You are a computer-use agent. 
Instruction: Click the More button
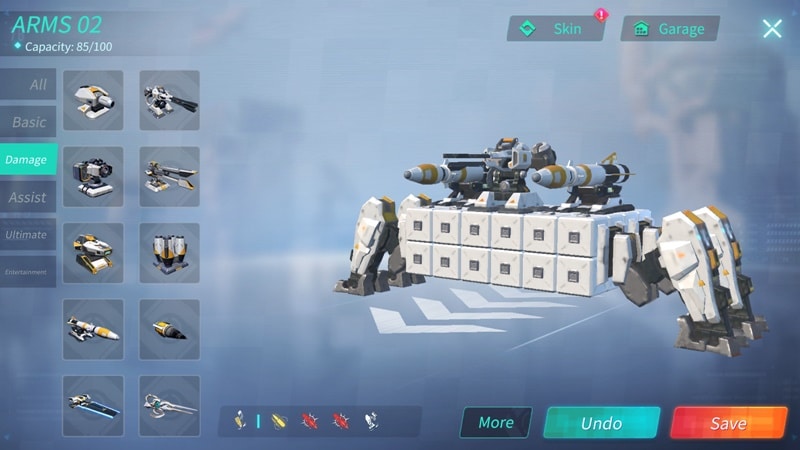[x=496, y=422]
